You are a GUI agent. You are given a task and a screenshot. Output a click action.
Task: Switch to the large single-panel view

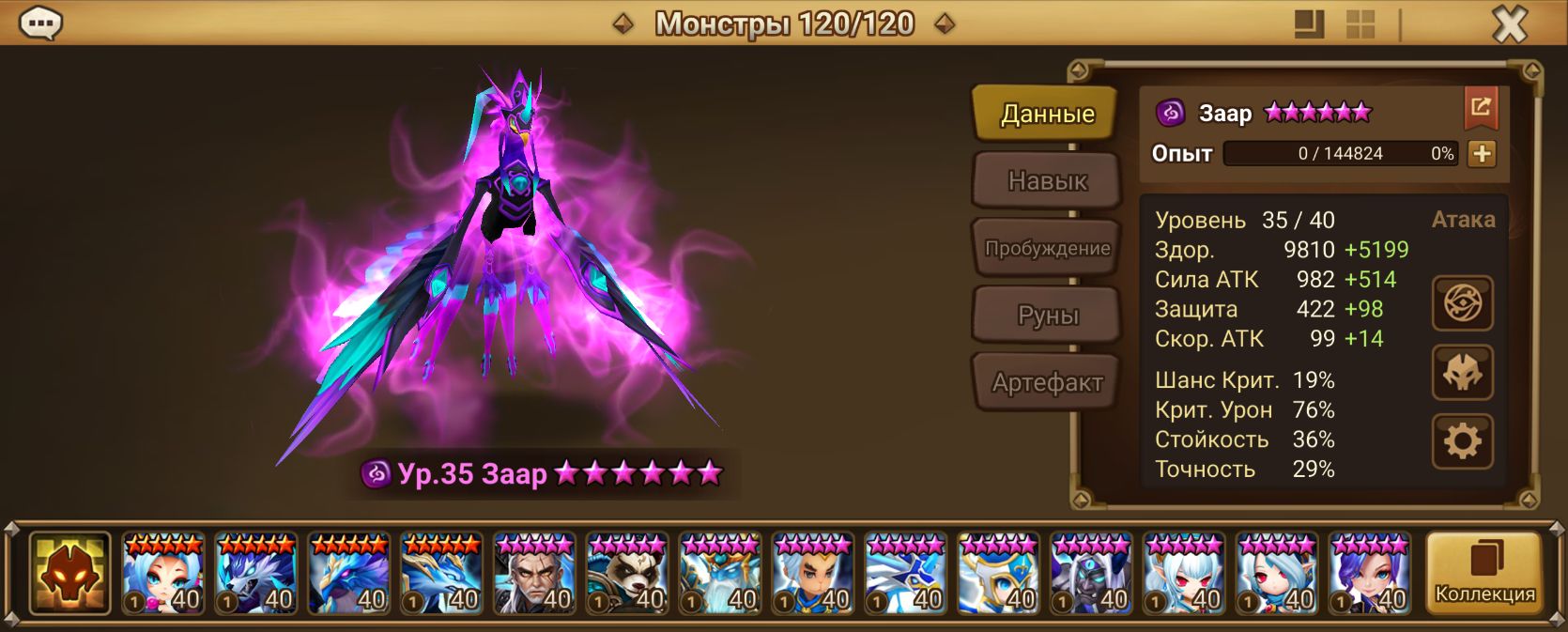pyautogui.click(x=1309, y=24)
